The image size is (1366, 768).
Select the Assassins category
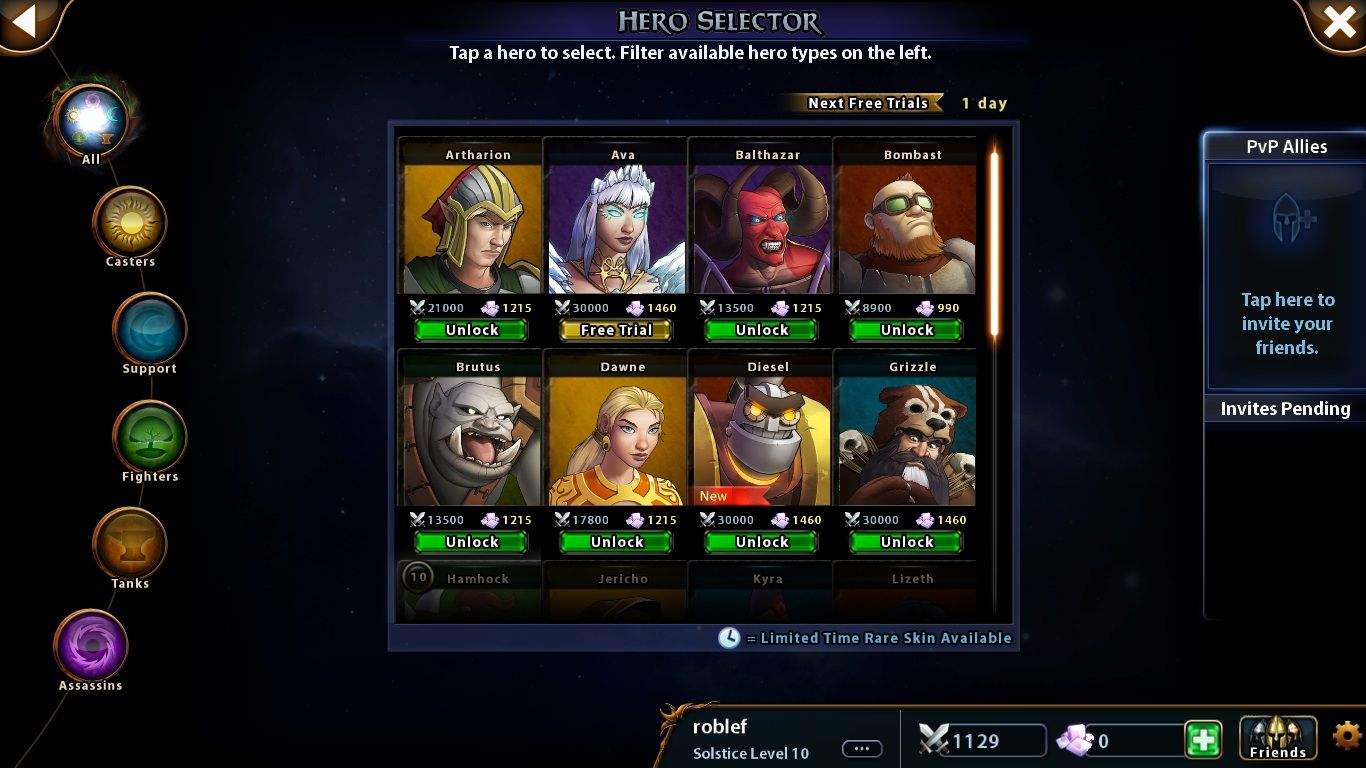click(x=90, y=647)
